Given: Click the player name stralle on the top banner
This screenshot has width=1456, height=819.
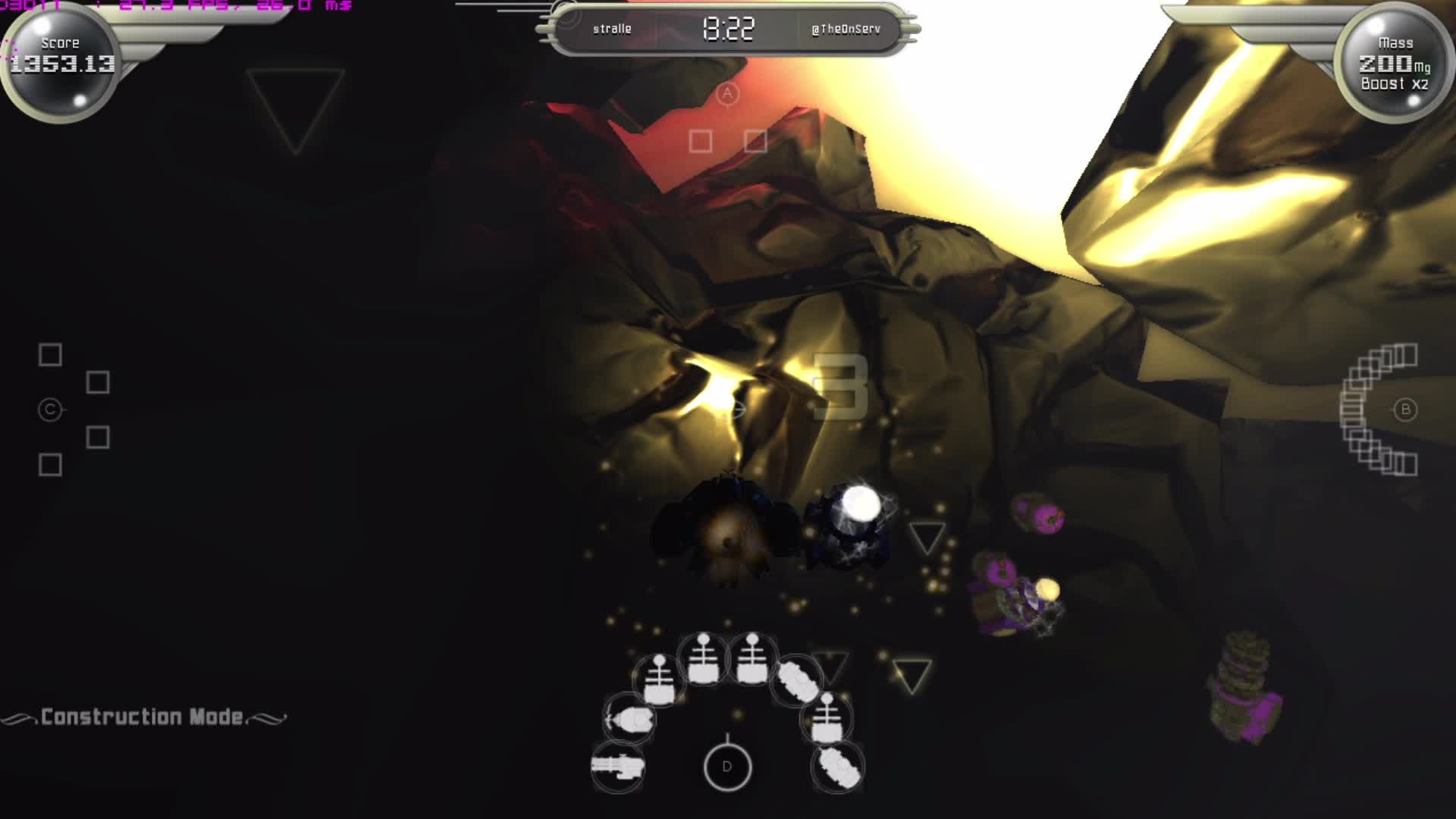Looking at the screenshot, I should click(612, 29).
